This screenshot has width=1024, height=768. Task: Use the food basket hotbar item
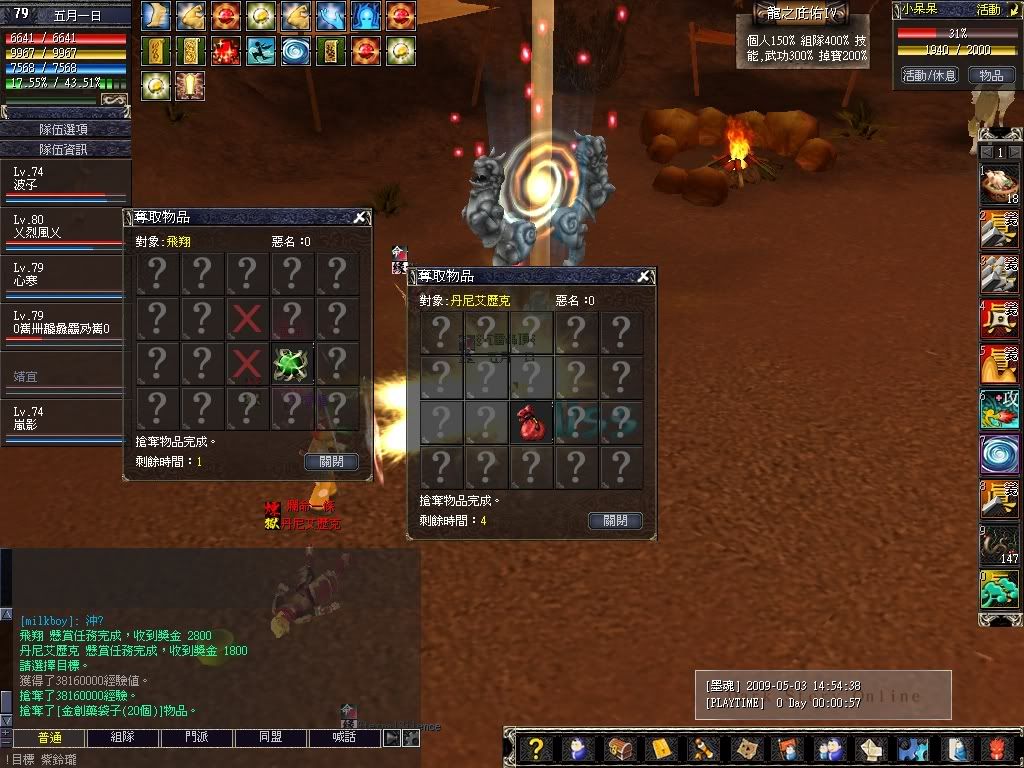(x=999, y=185)
